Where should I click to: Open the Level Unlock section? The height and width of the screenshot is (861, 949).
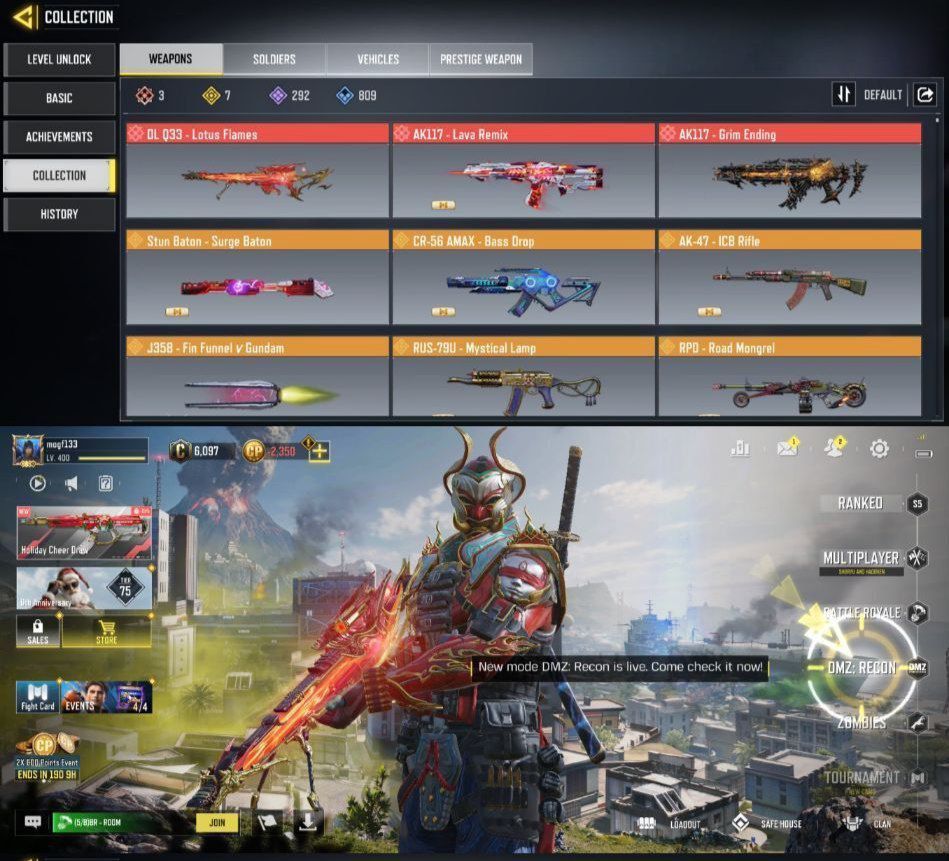click(x=59, y=60)
